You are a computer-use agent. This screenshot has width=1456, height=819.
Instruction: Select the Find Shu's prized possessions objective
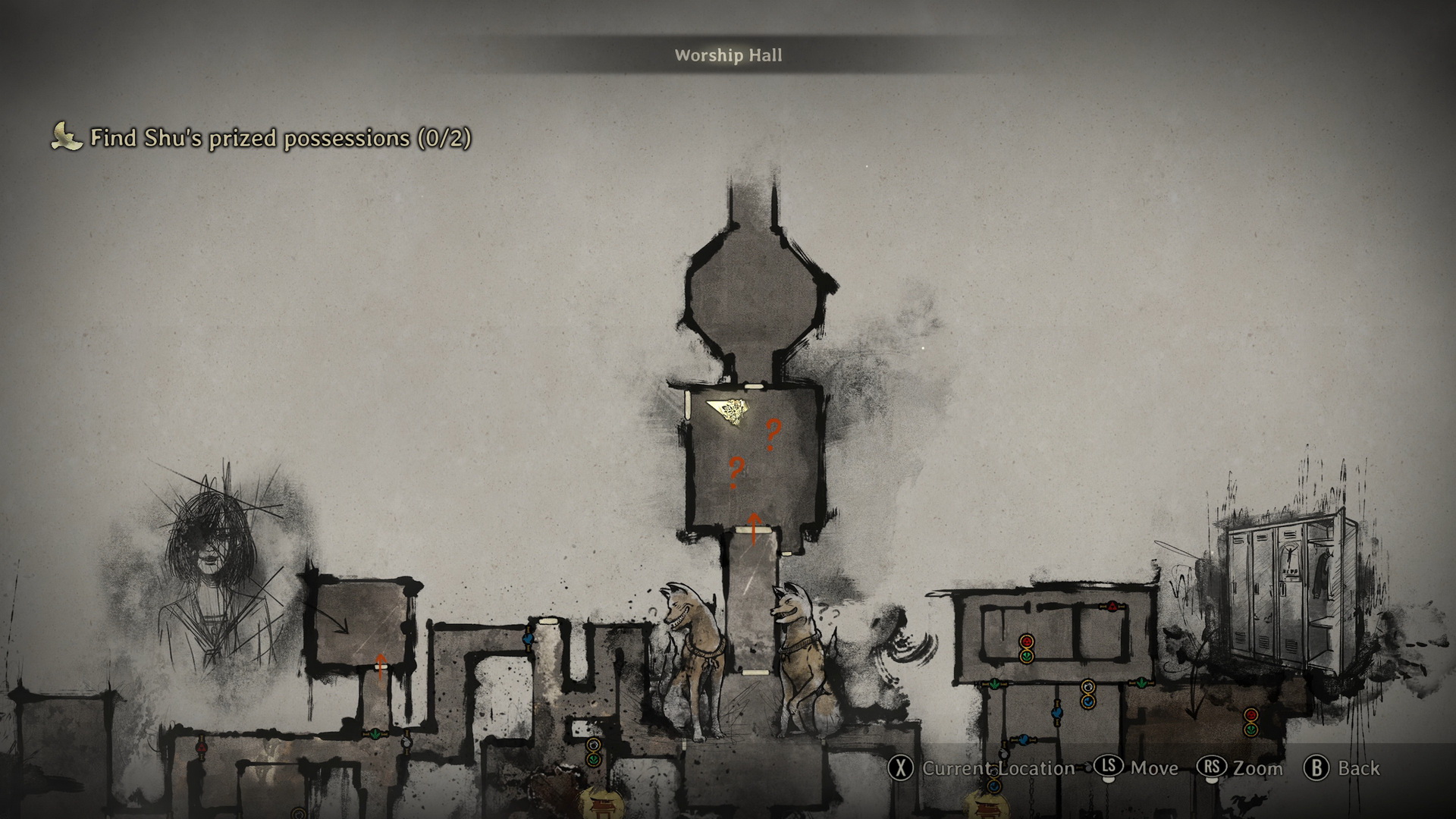point(280,138)
